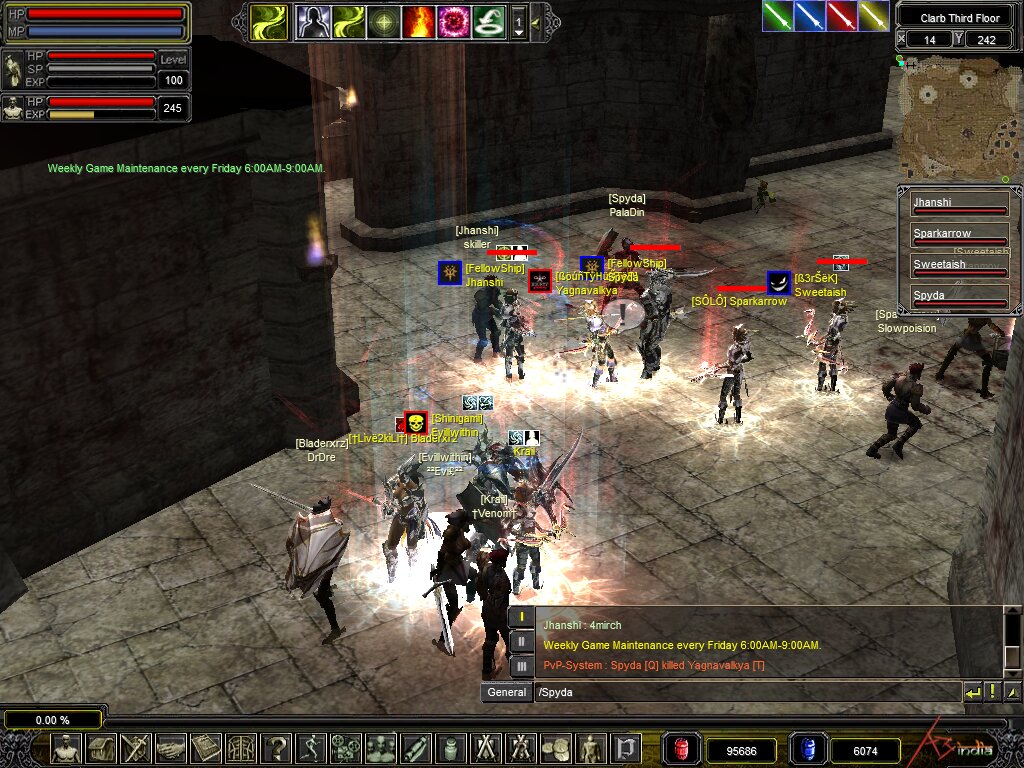Cast the pink swirling orb skill
Image resolution: width=1024 pixels, height=768 pixels.
click(452, 21)
